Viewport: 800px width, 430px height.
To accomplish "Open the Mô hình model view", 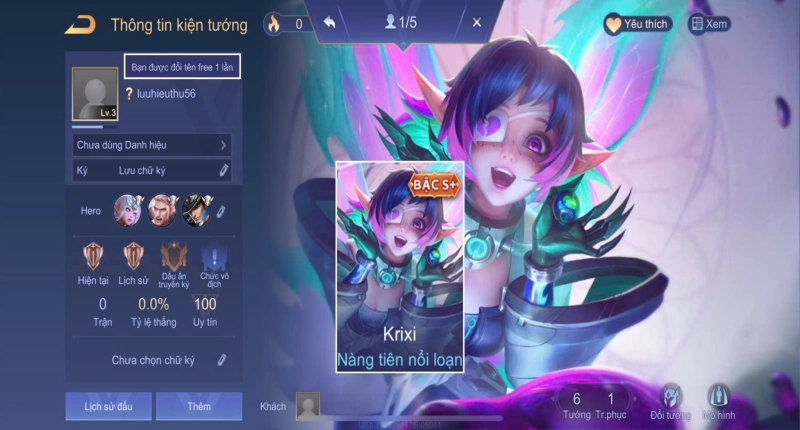I will pos(718,401).
